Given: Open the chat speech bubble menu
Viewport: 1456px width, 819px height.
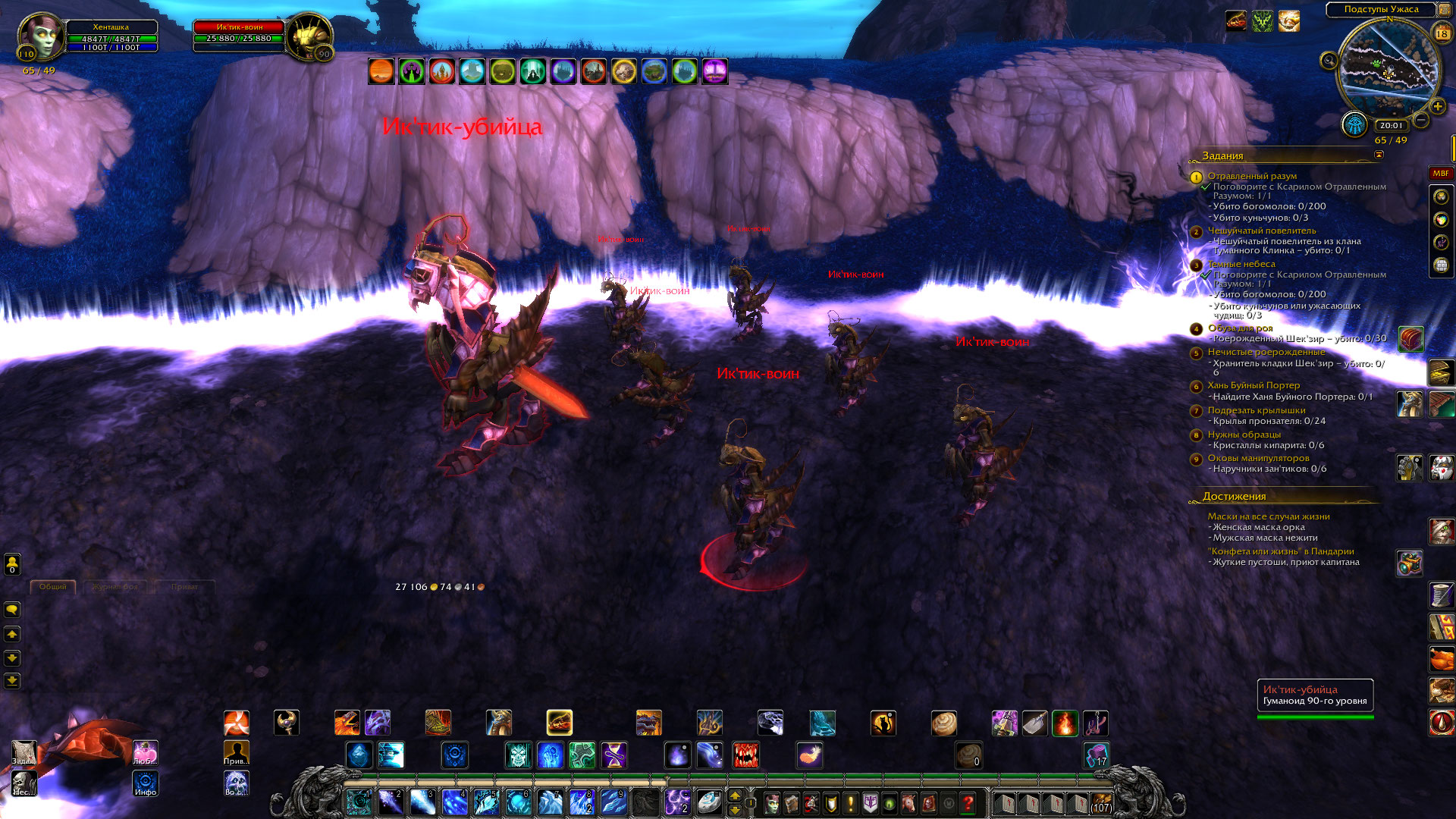Looking at the screenshot, I should (x=12, y=610).
